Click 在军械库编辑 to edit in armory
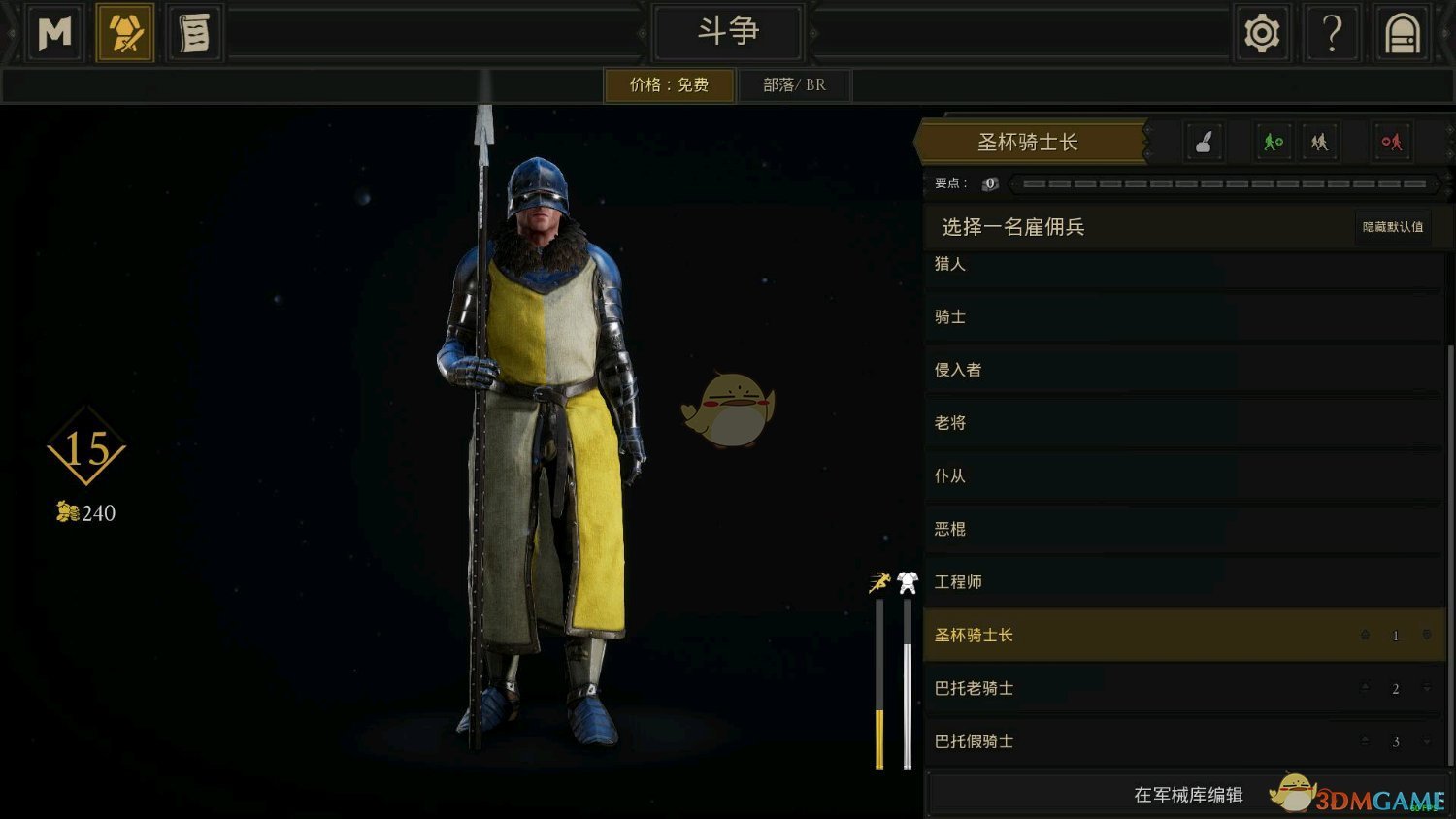Screen dimensions: 1456x819 pyautogui.click(x=1187, y=795)
